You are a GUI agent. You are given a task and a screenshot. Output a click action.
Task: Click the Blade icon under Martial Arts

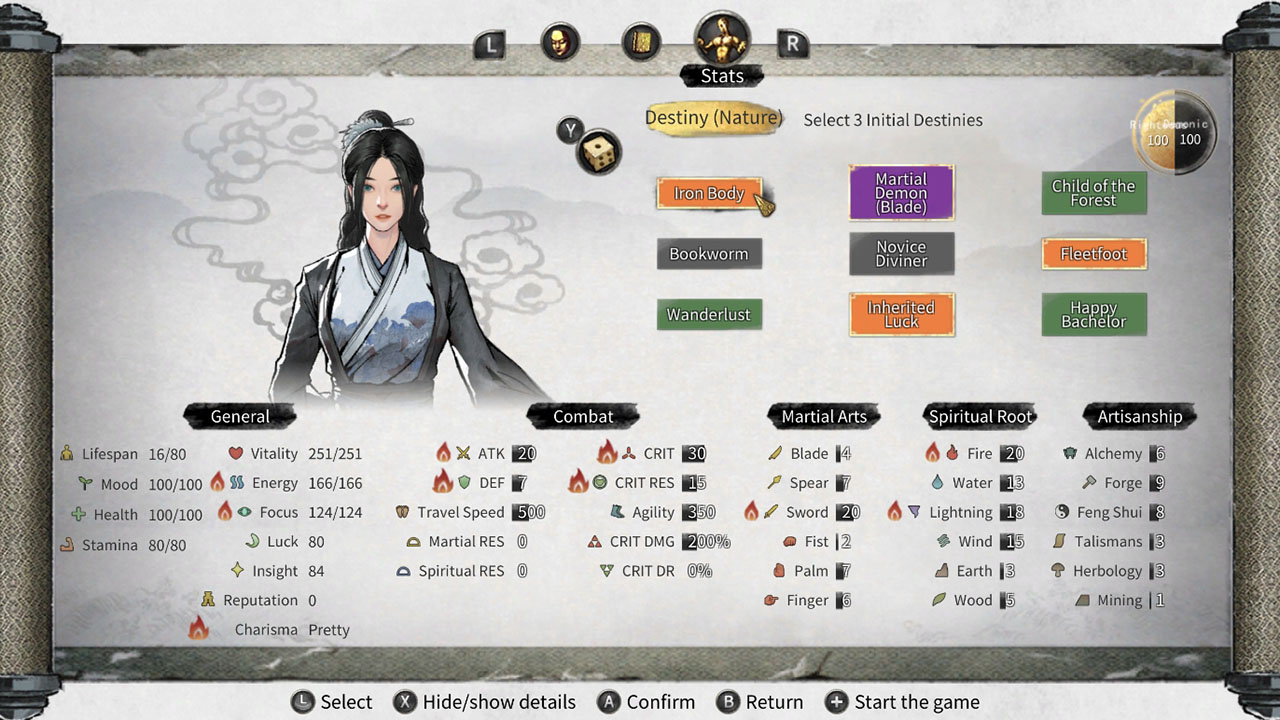point(775,453)
